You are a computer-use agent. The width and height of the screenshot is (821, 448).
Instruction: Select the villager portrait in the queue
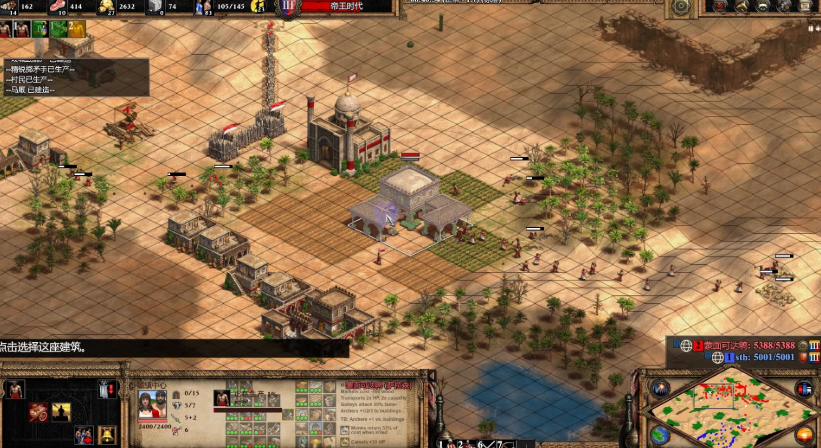224,398
